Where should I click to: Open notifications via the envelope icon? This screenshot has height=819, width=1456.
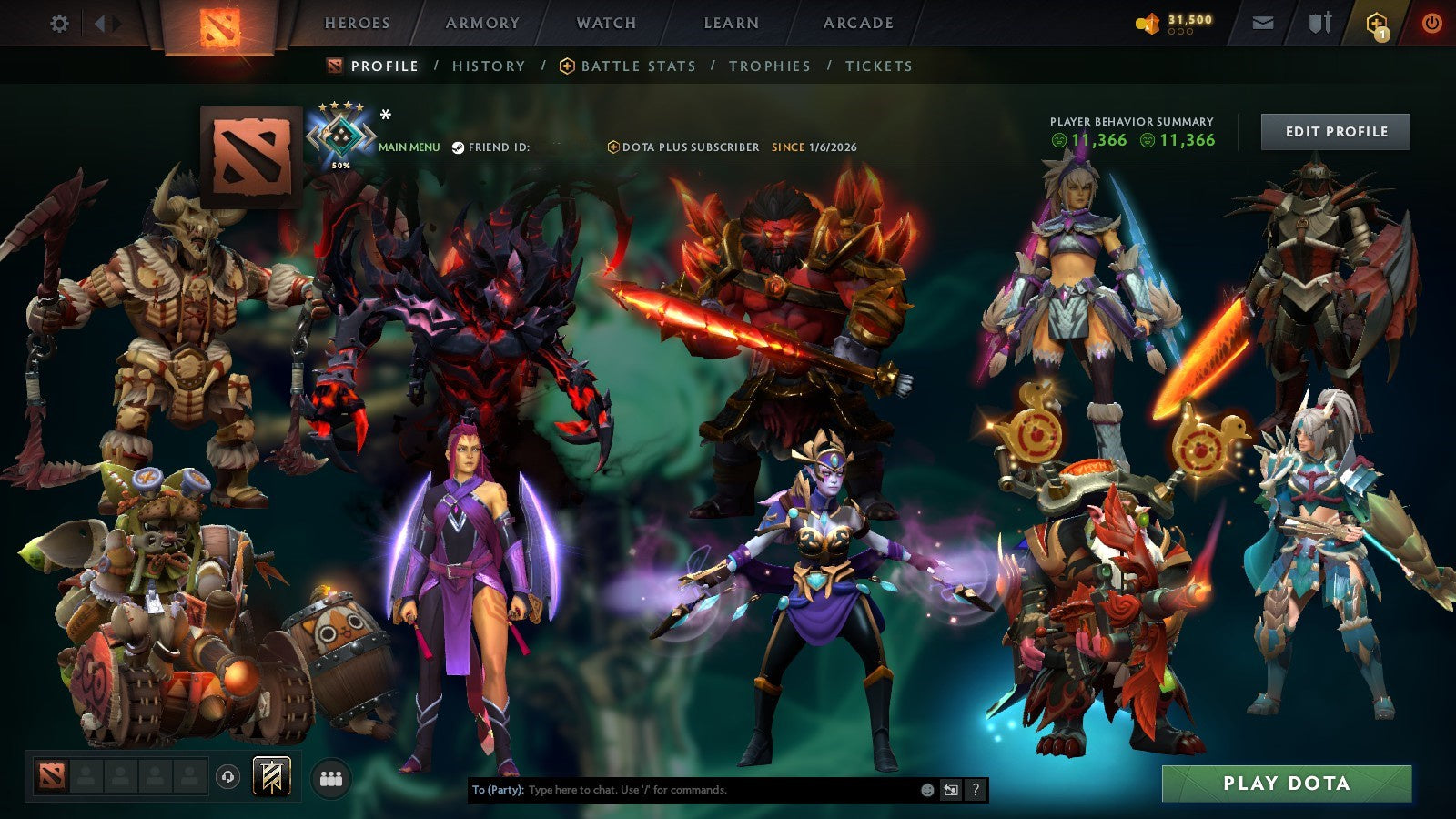coord(1261,24)
